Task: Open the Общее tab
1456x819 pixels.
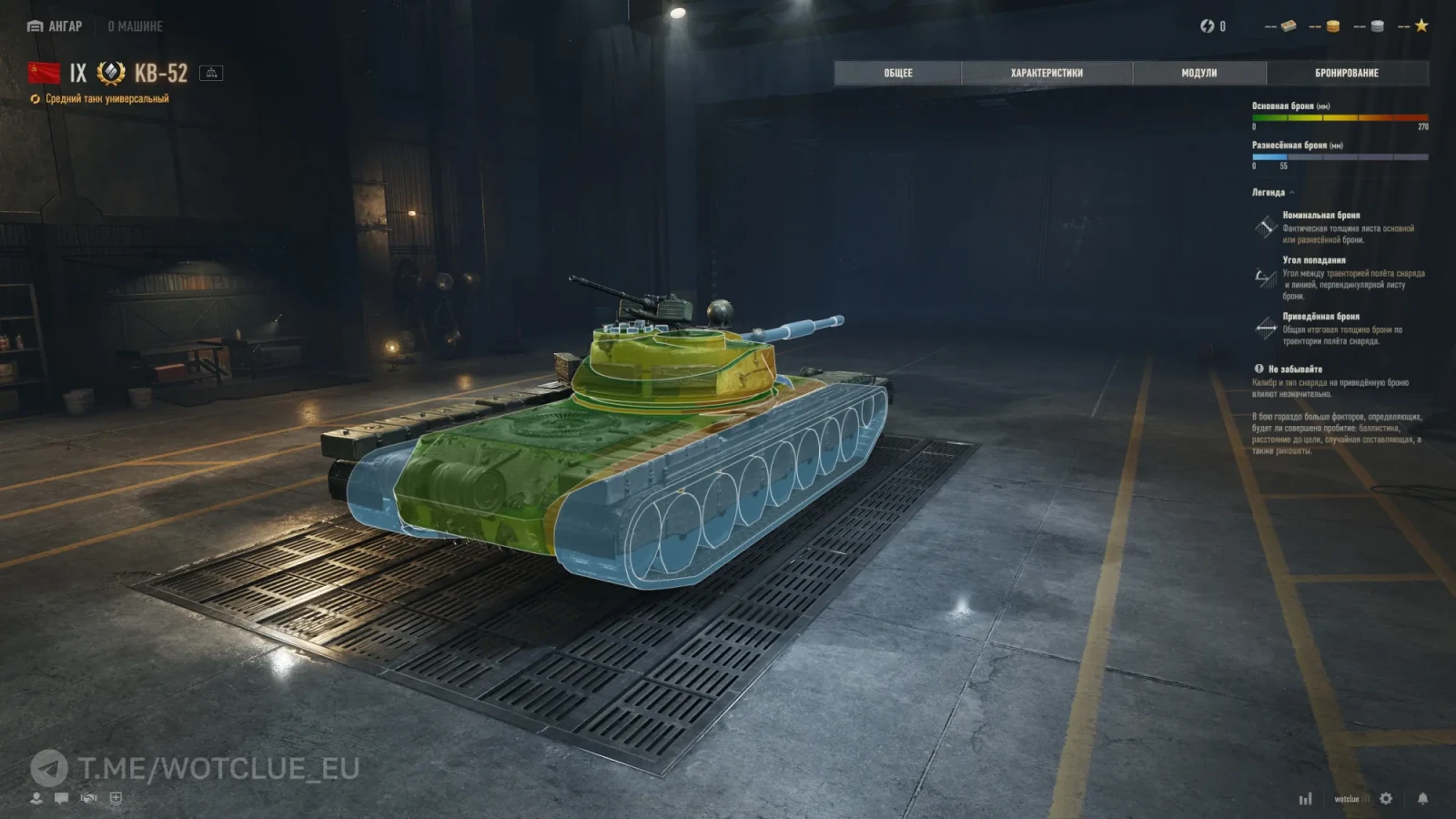Action: (897, 73)
